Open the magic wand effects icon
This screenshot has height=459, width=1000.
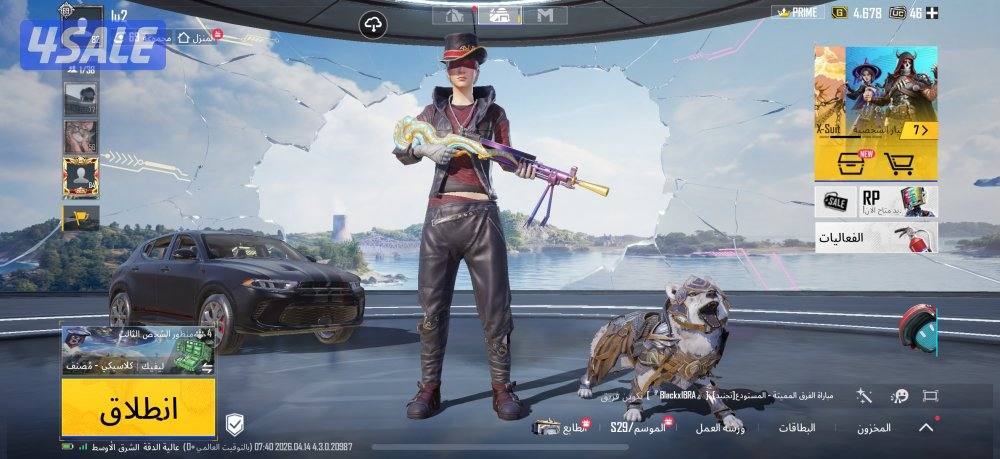[x=864, y=397]
